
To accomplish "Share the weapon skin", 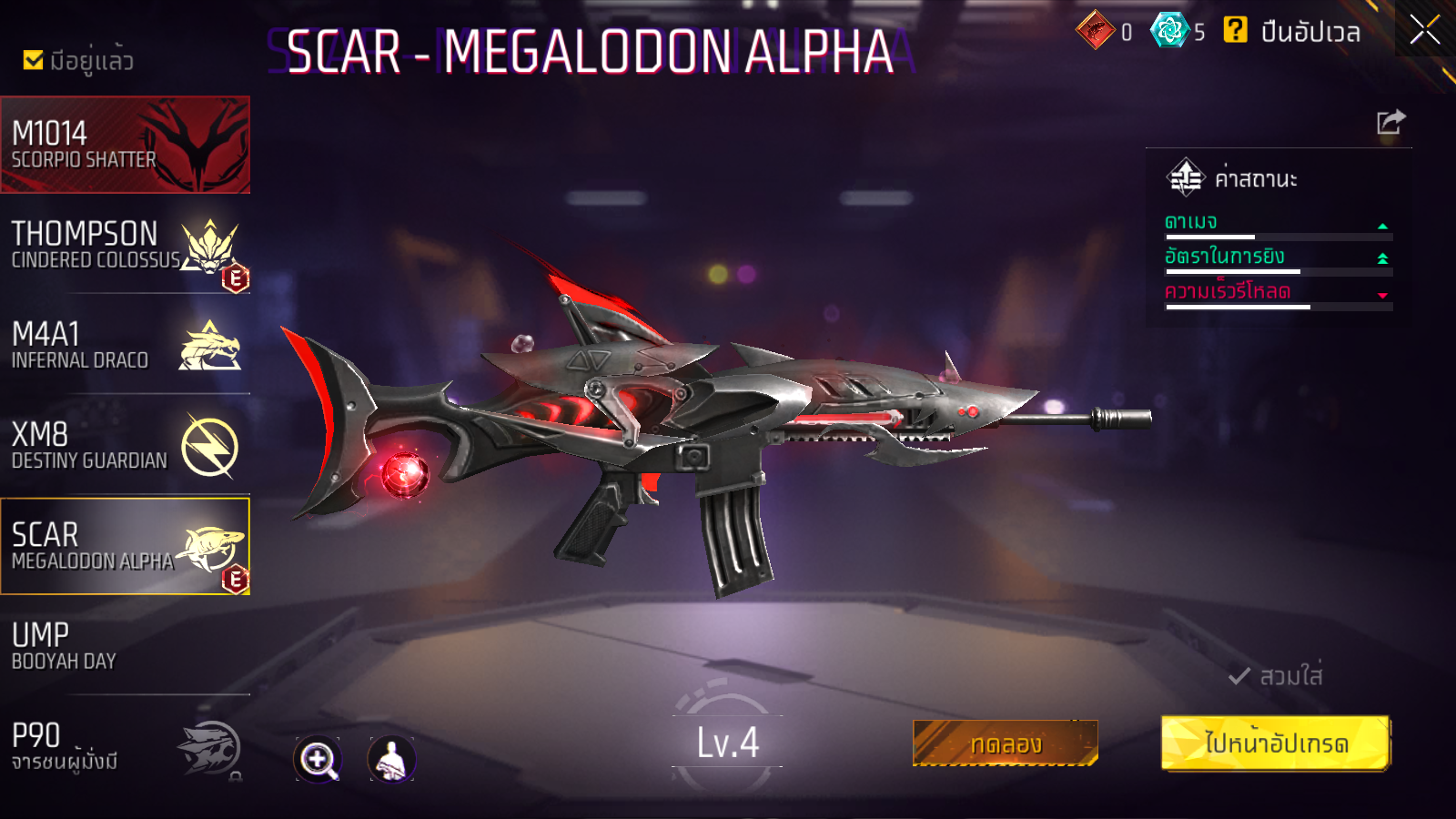I will [1390, 122].
